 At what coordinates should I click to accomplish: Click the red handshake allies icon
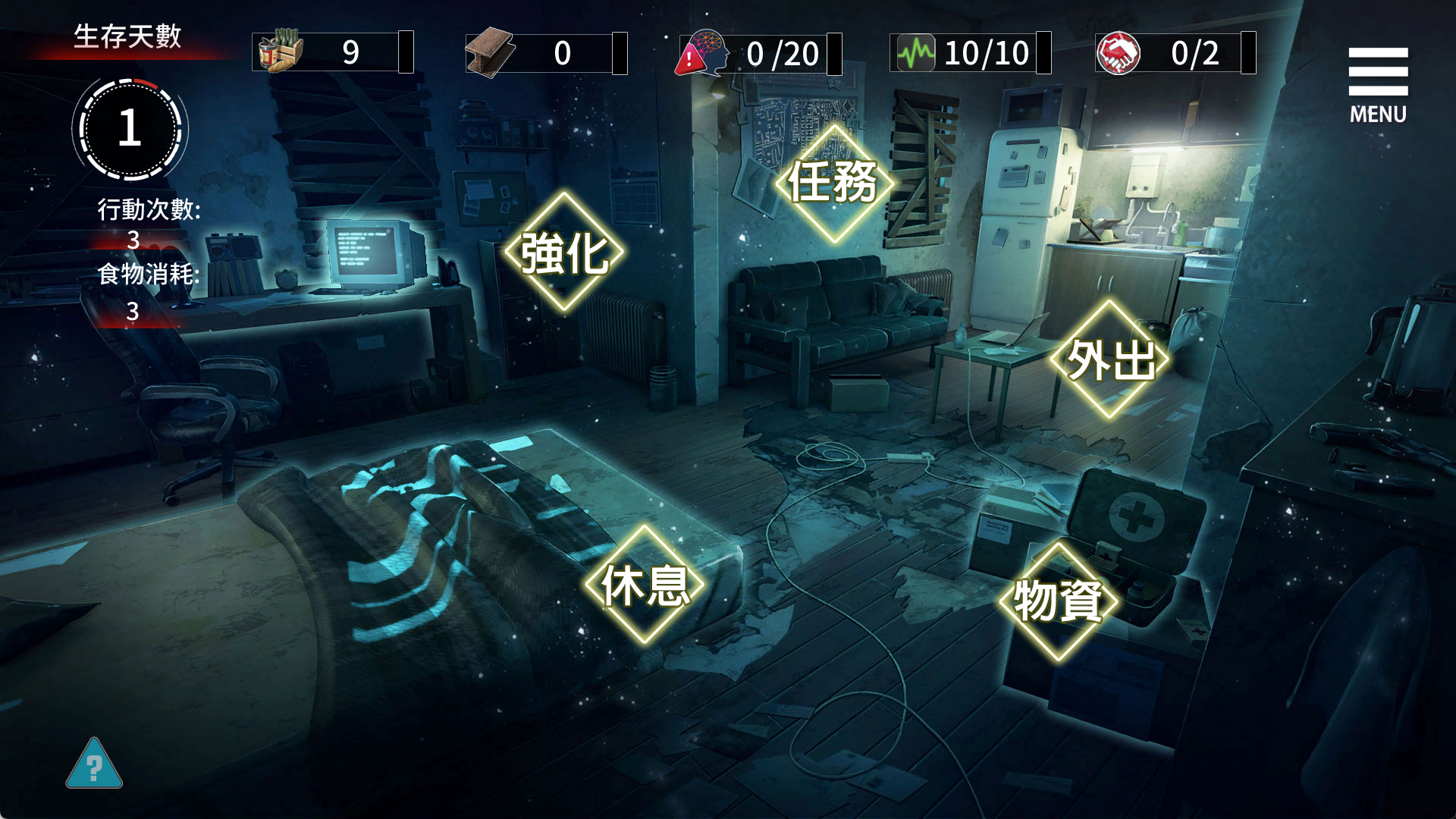1122,52
